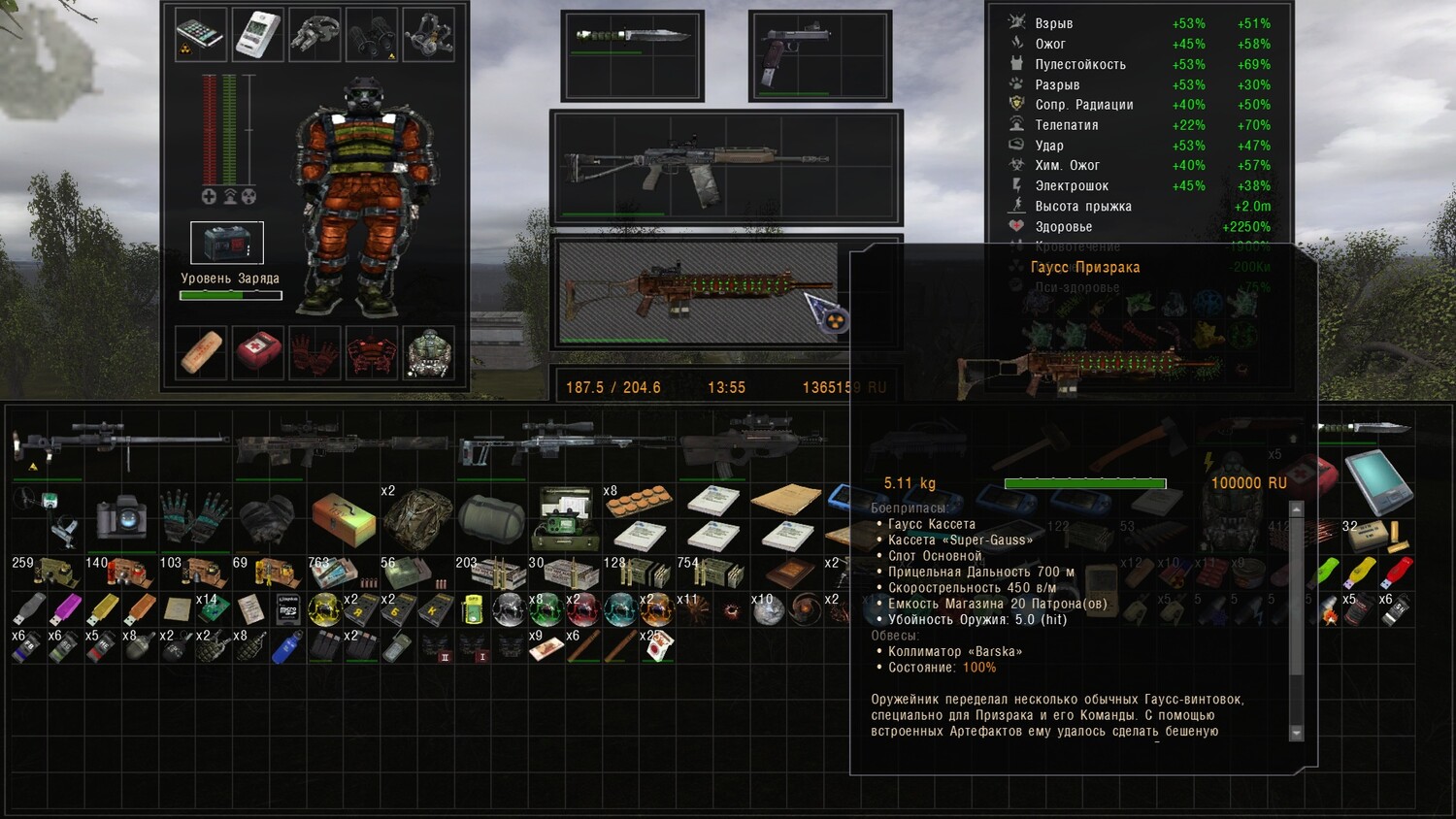Screen dimensions: 1456x819
Task: Select the blue water bottle item
Action: (287, 646)
